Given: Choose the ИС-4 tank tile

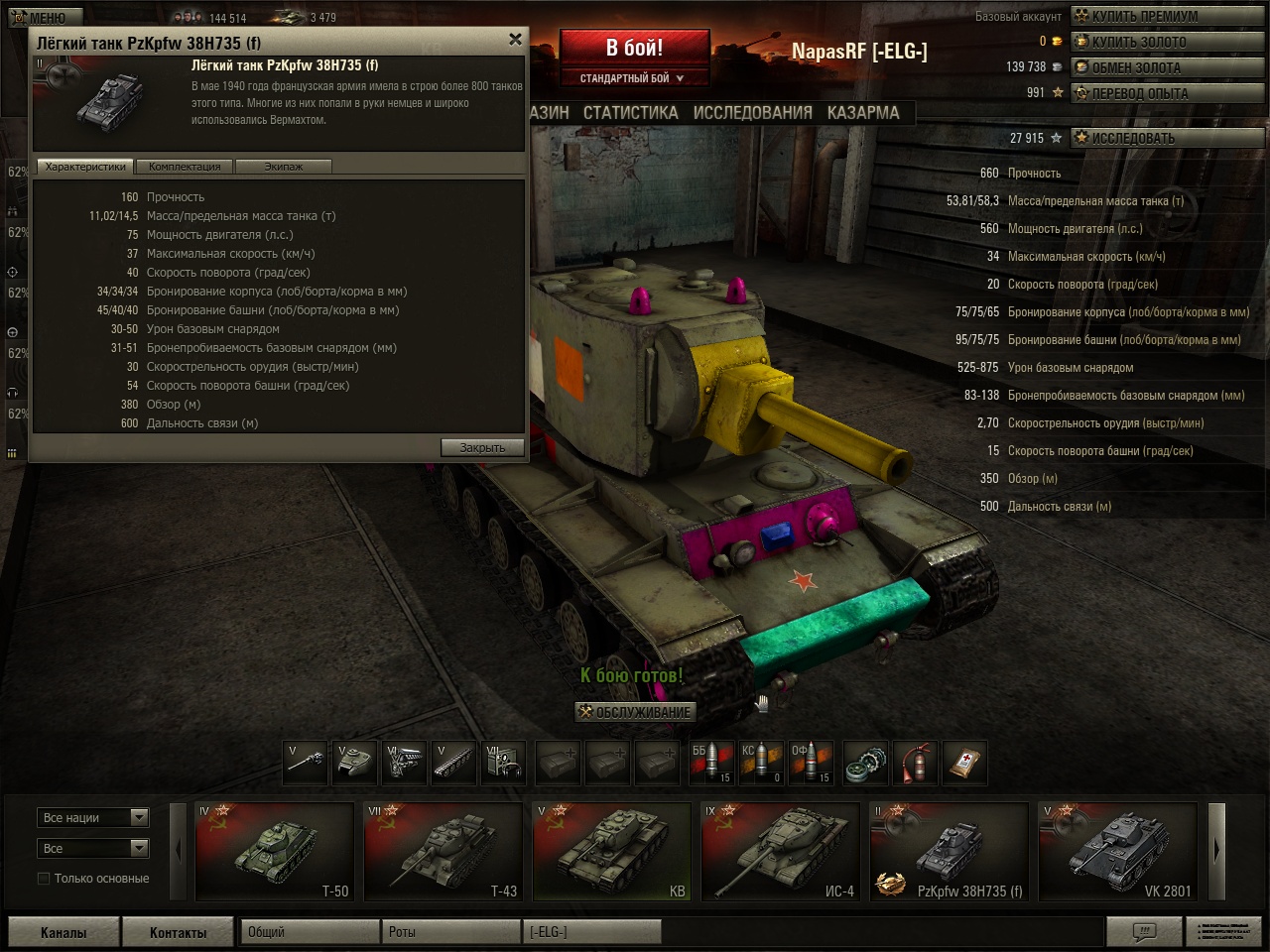Looking at the screenshot, I should pyautogui.click(x=781, y=851).
